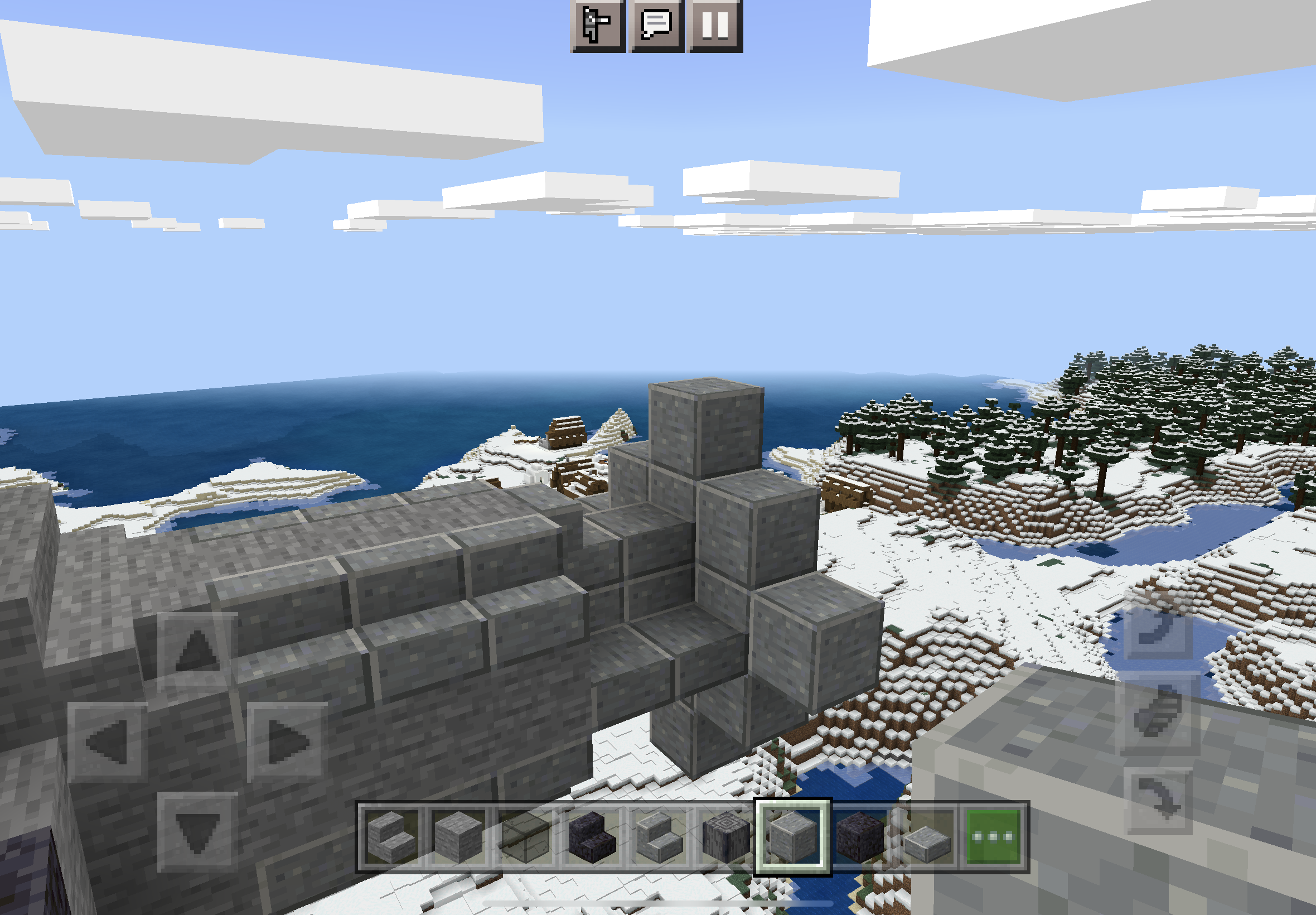Screen dimensions: 1316x915
Task: Select the dark blackstone full block slot
Action: pos(859,837)
